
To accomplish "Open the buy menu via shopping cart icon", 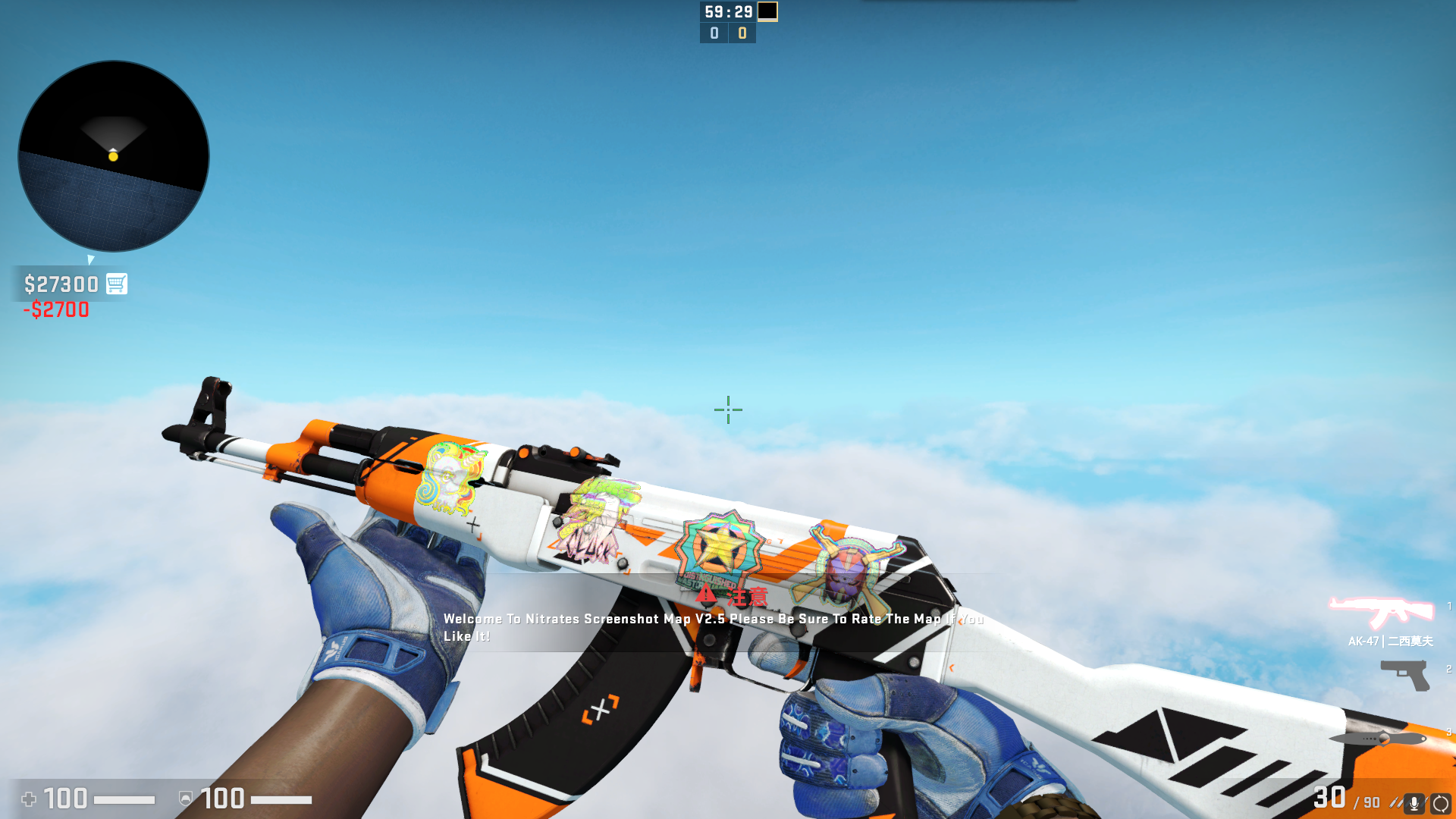I will click(115, 284).
